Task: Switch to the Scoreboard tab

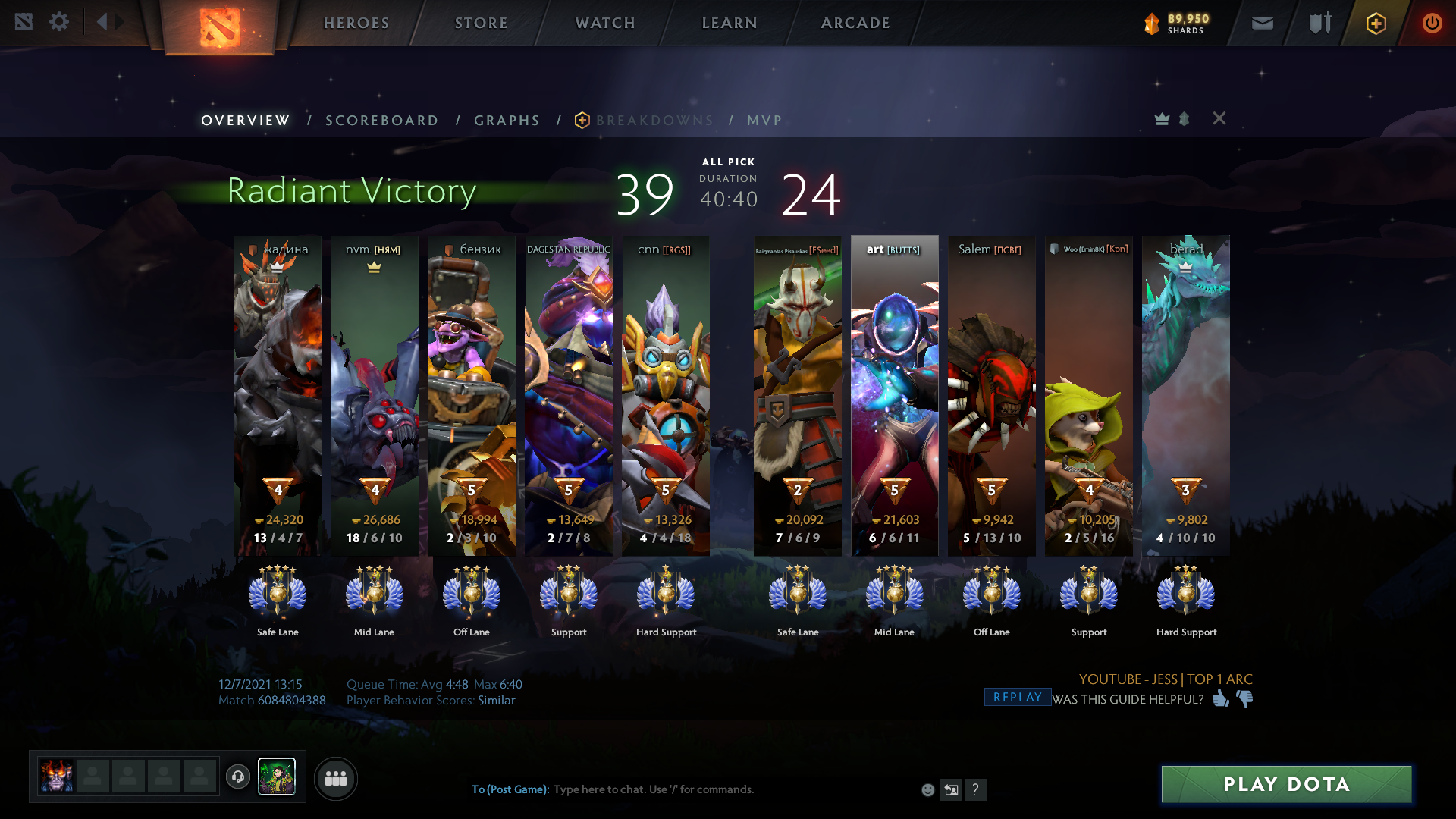Action: click(x=381, y=121)
